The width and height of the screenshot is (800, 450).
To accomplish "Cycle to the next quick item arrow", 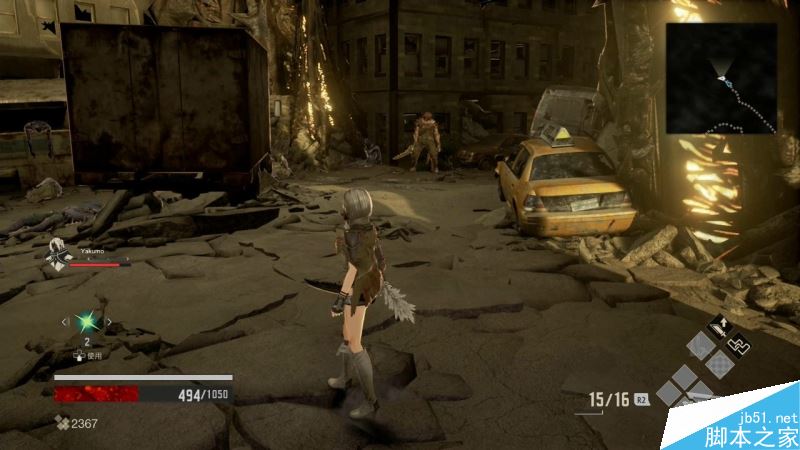I will point(109,322).
